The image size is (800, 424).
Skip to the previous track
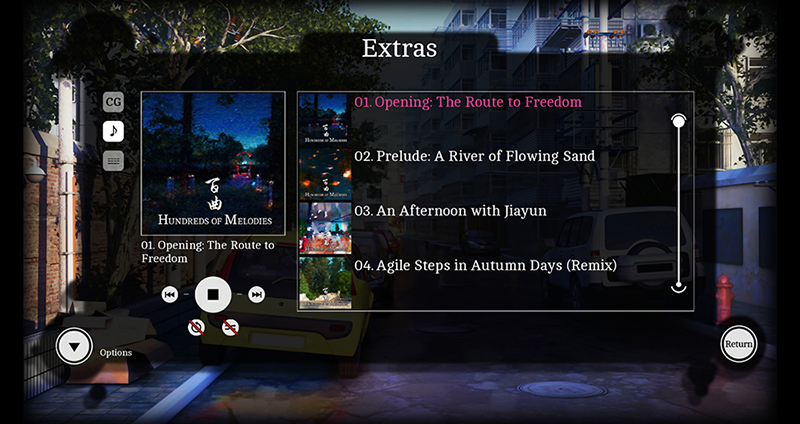(170, 294)
